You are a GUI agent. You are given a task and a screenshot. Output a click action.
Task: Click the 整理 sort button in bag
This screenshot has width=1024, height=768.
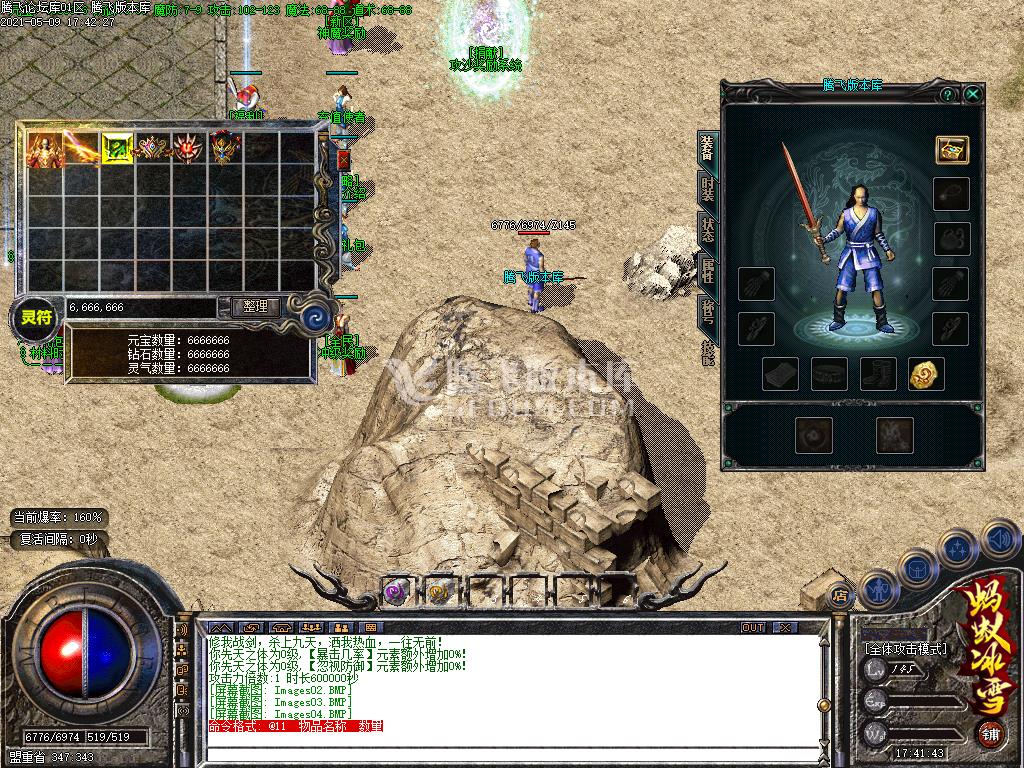click(255, 307)
